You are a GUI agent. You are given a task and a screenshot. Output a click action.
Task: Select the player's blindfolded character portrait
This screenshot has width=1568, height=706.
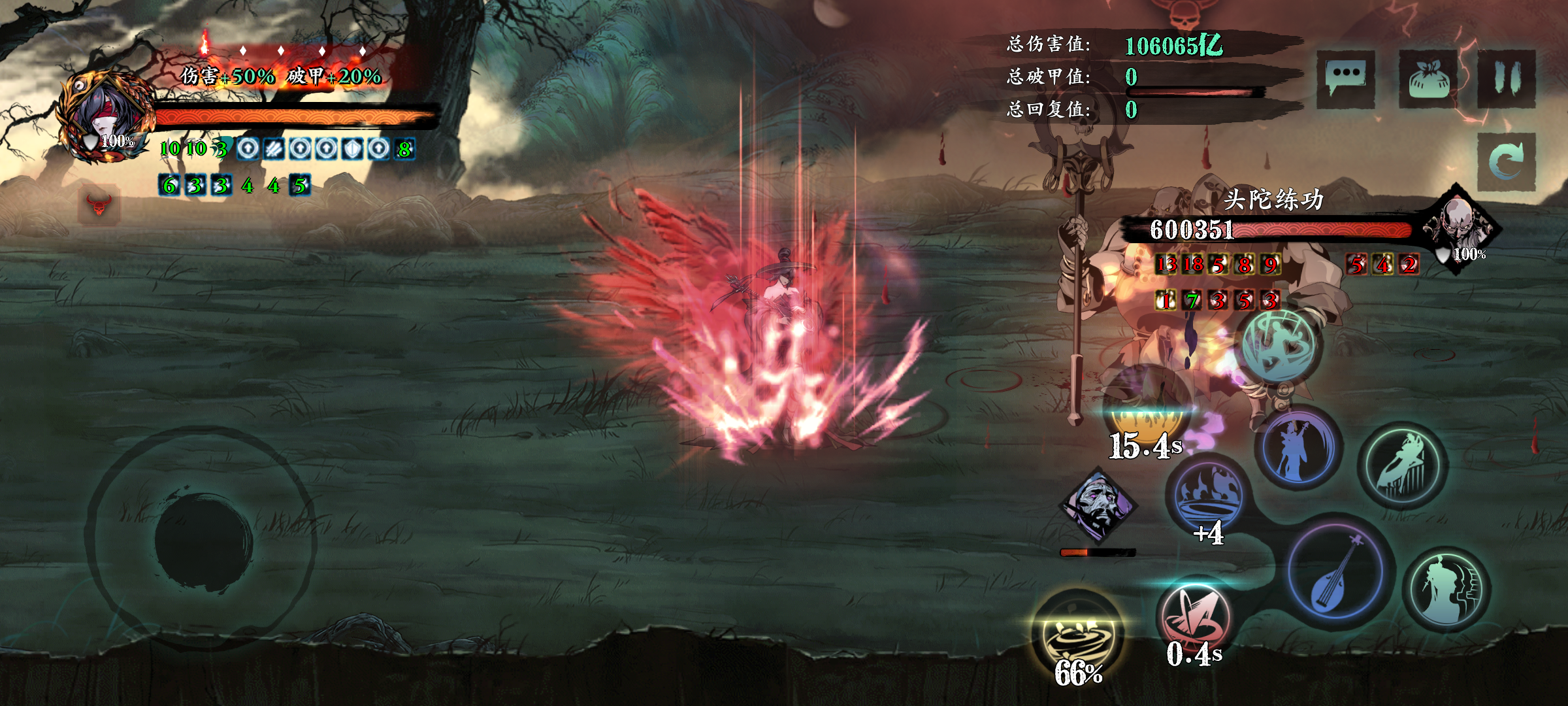click(105, 118)
